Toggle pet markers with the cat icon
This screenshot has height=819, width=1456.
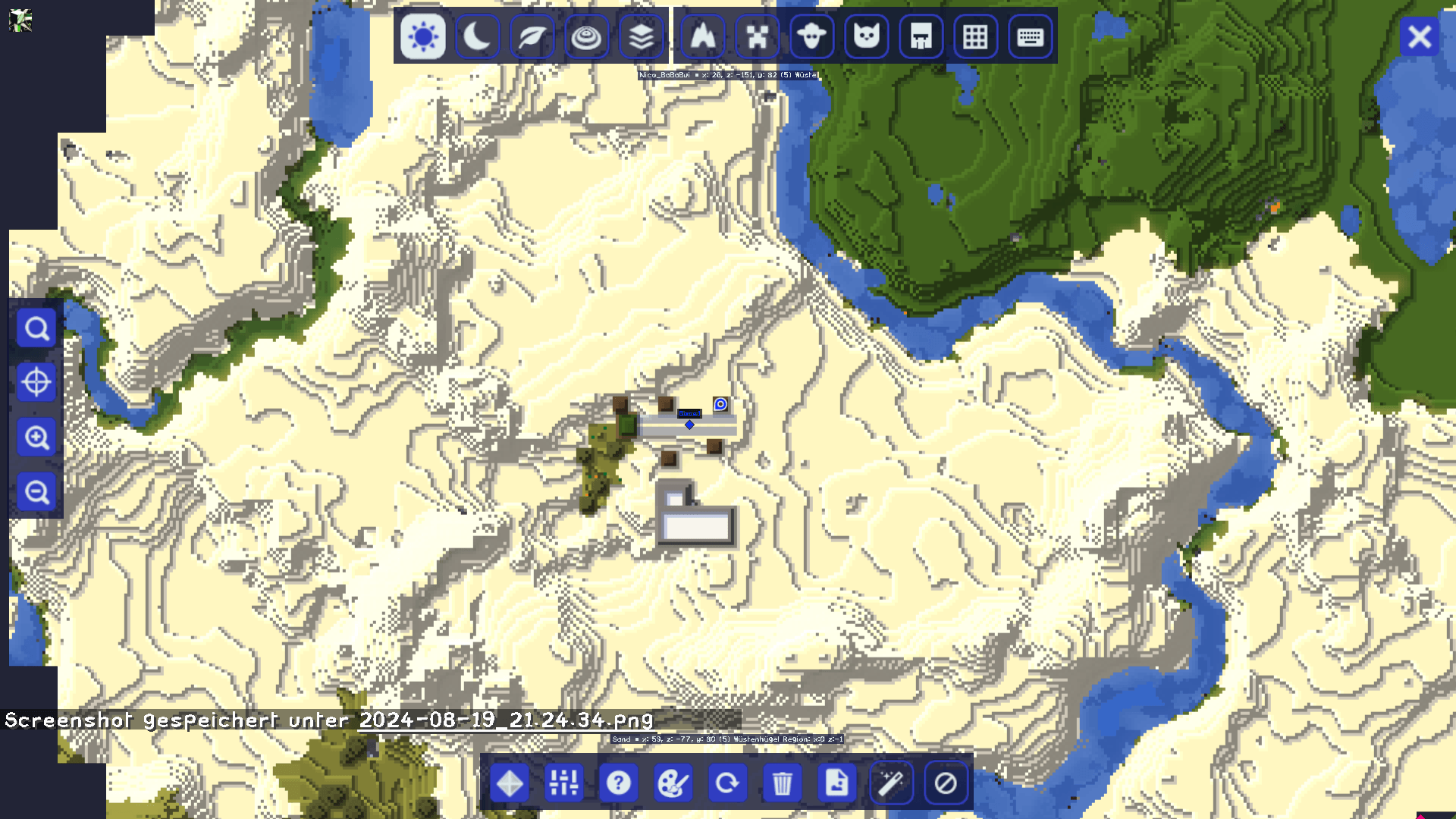pos(866,36)
